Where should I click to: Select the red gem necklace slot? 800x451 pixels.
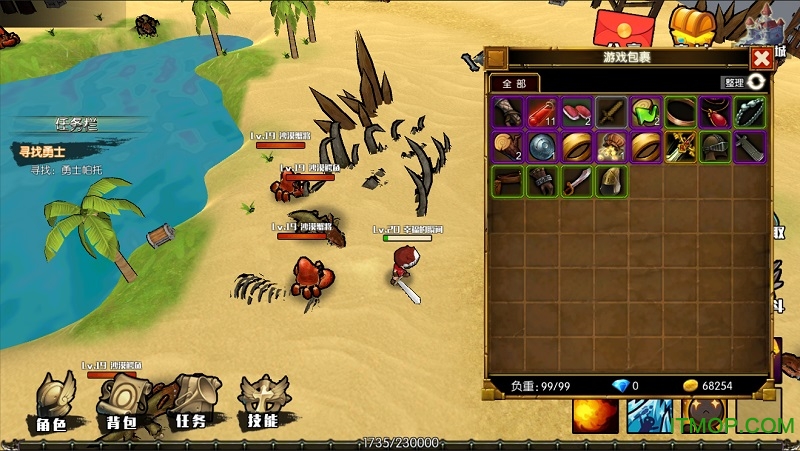[714, 112]
